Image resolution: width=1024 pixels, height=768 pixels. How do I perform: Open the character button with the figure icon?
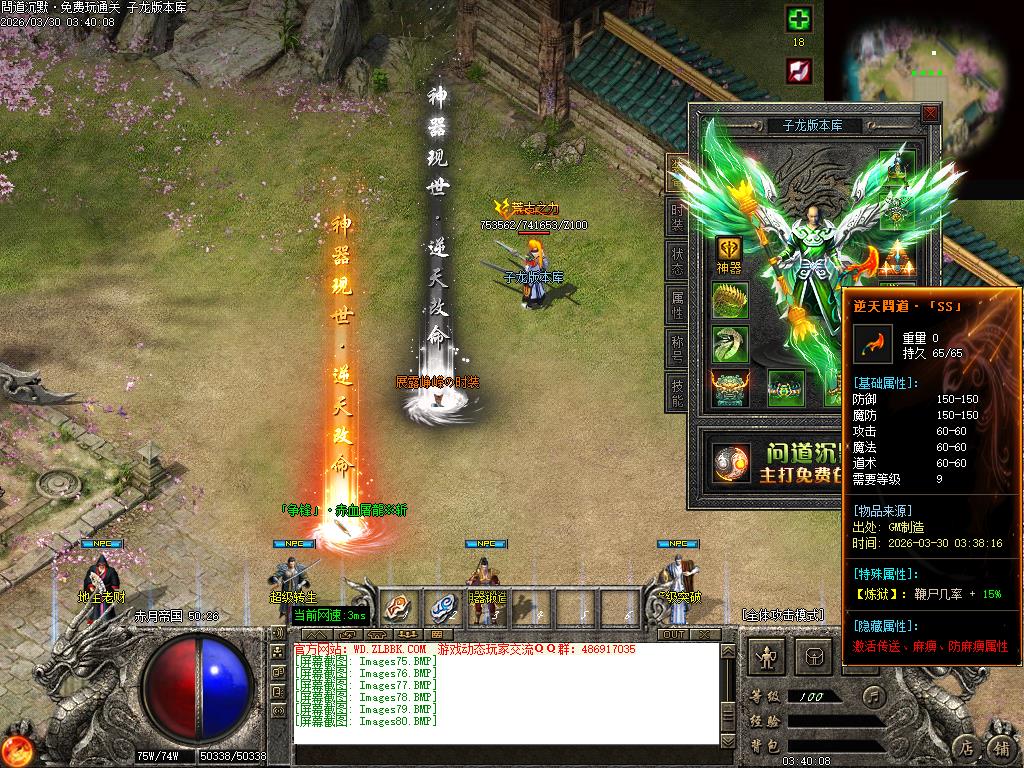[x=767, y=658]
